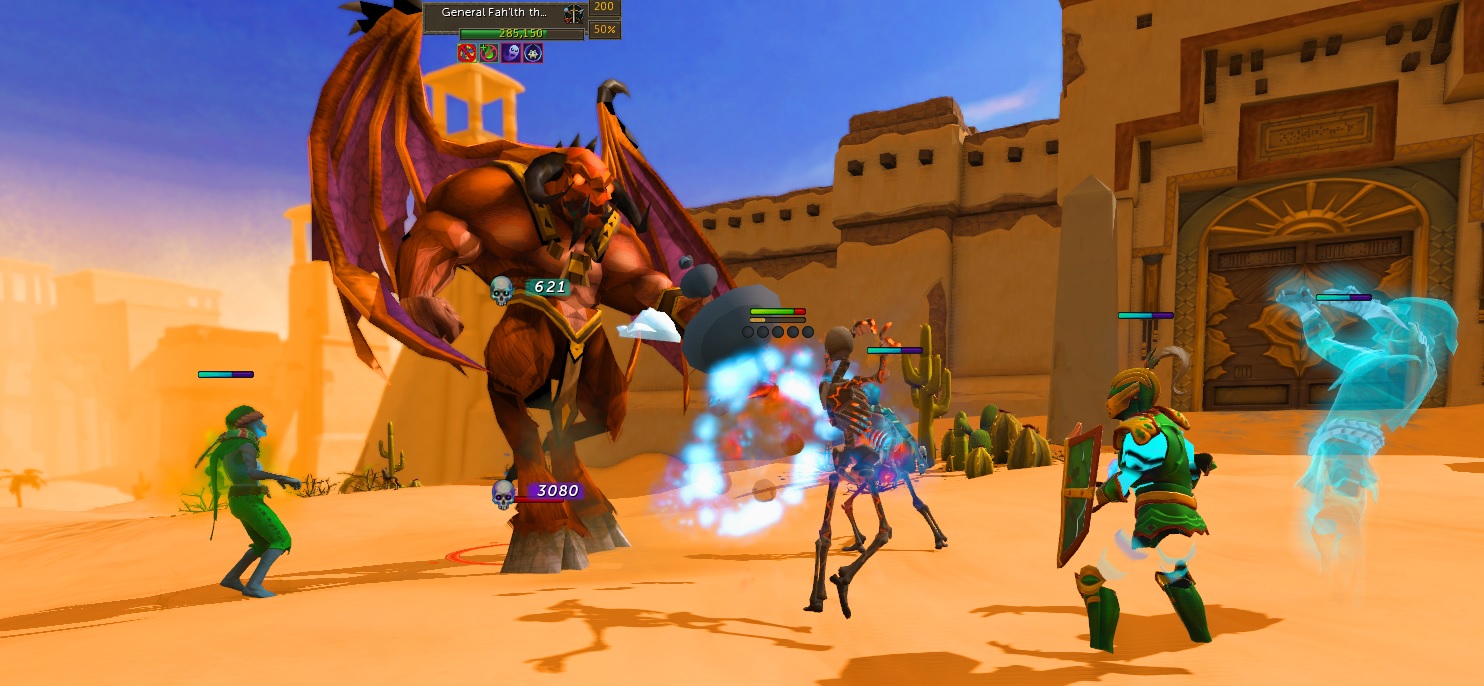Inspect the red crossed-out stun immunity icon
The height and width of the screenshot is (686, 1484).
tap(467, 53)
